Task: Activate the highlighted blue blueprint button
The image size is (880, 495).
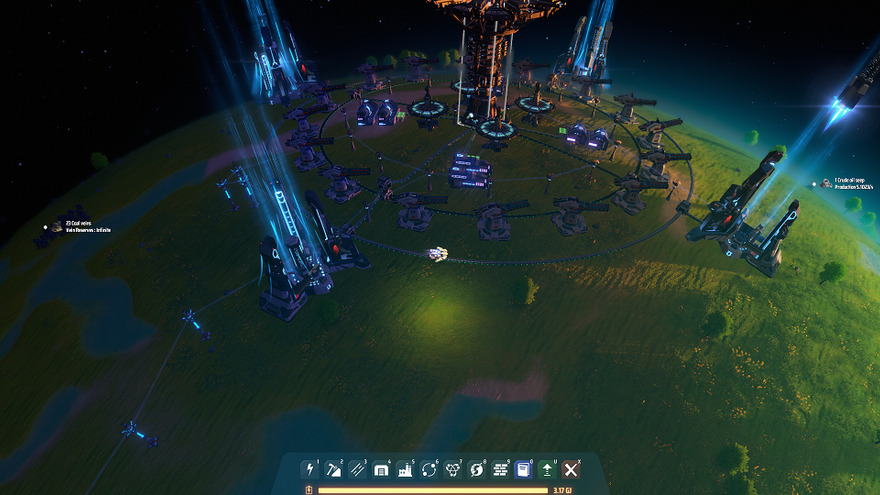Action: 523,469
